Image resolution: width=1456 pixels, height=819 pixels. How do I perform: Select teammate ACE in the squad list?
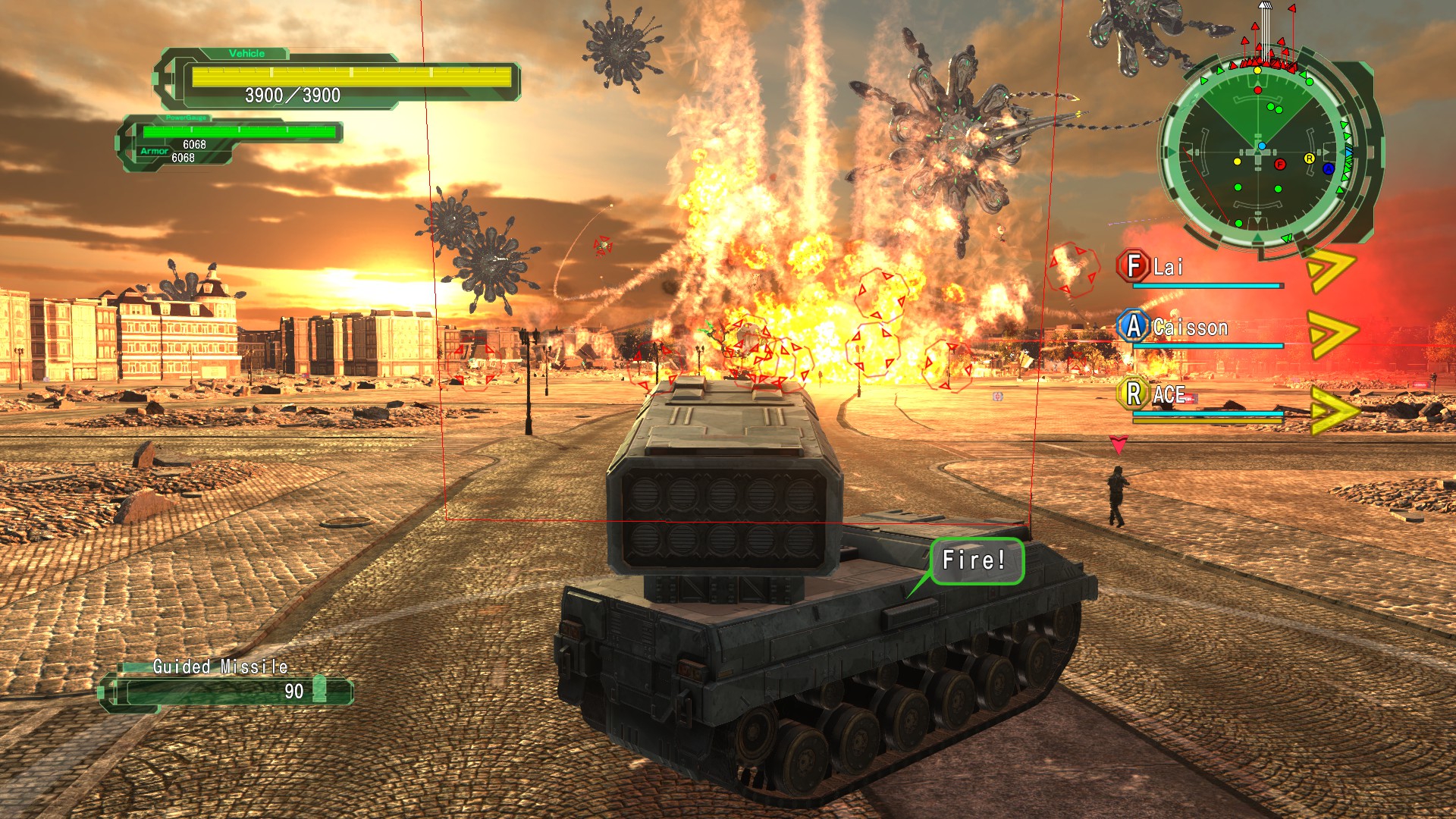coord(1169,395)
